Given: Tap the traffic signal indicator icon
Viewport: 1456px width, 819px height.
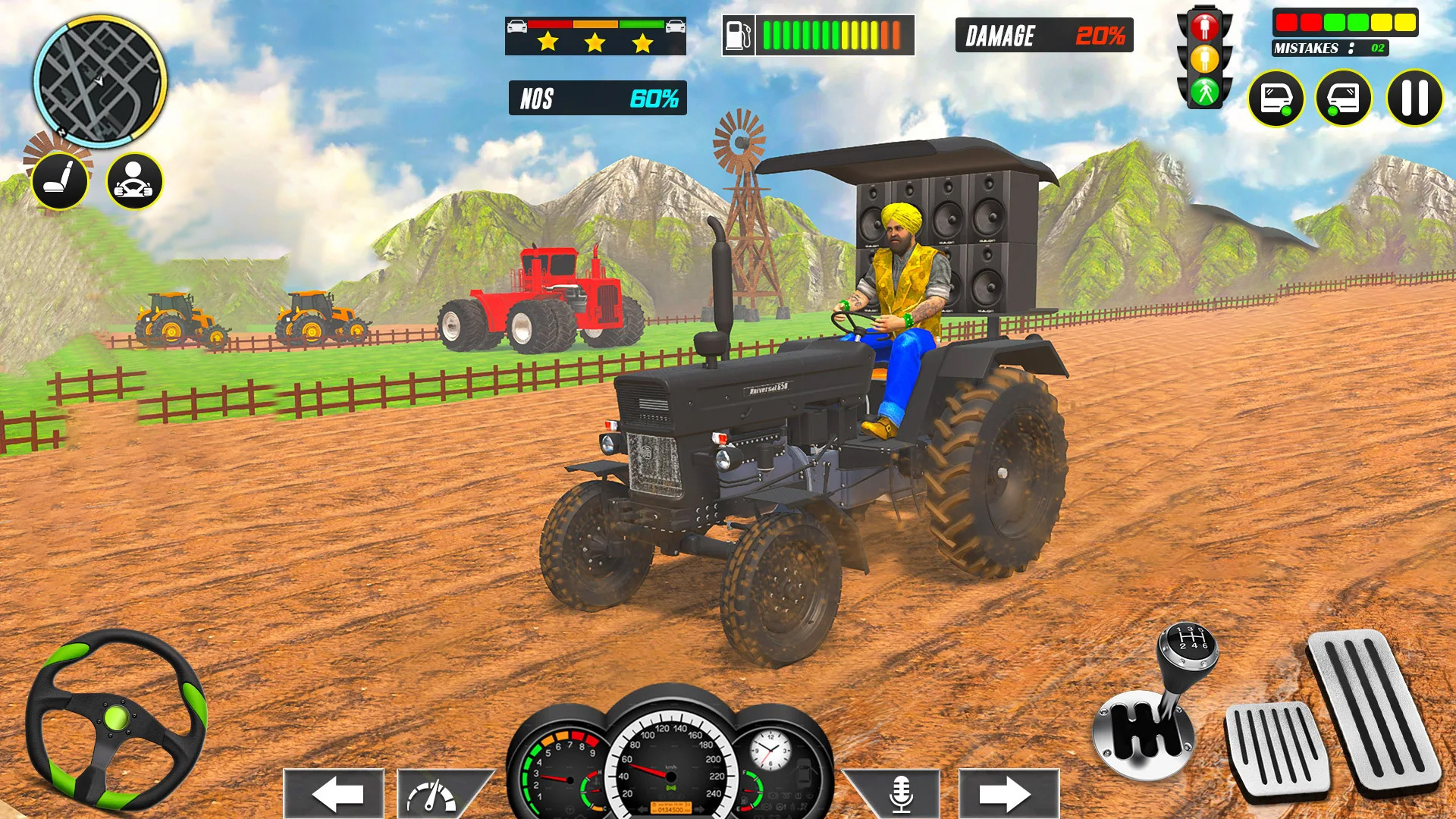Looking at the screenshot, I should pos(1206,57).
